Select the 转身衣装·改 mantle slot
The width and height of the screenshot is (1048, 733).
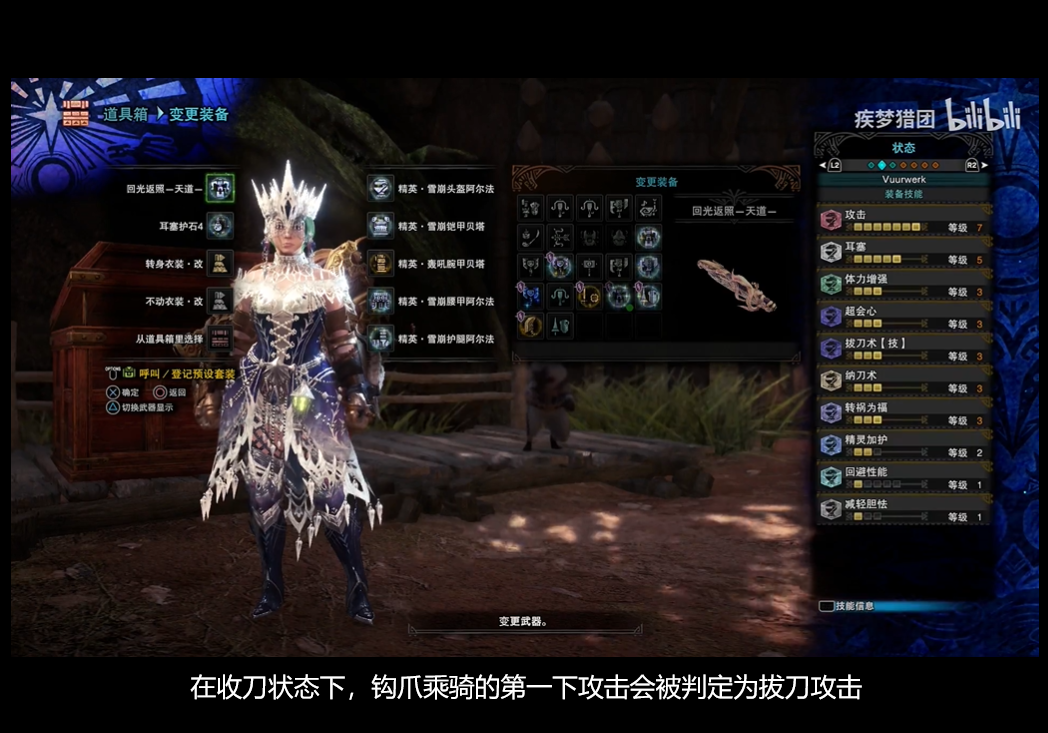(x=220, y=264)
